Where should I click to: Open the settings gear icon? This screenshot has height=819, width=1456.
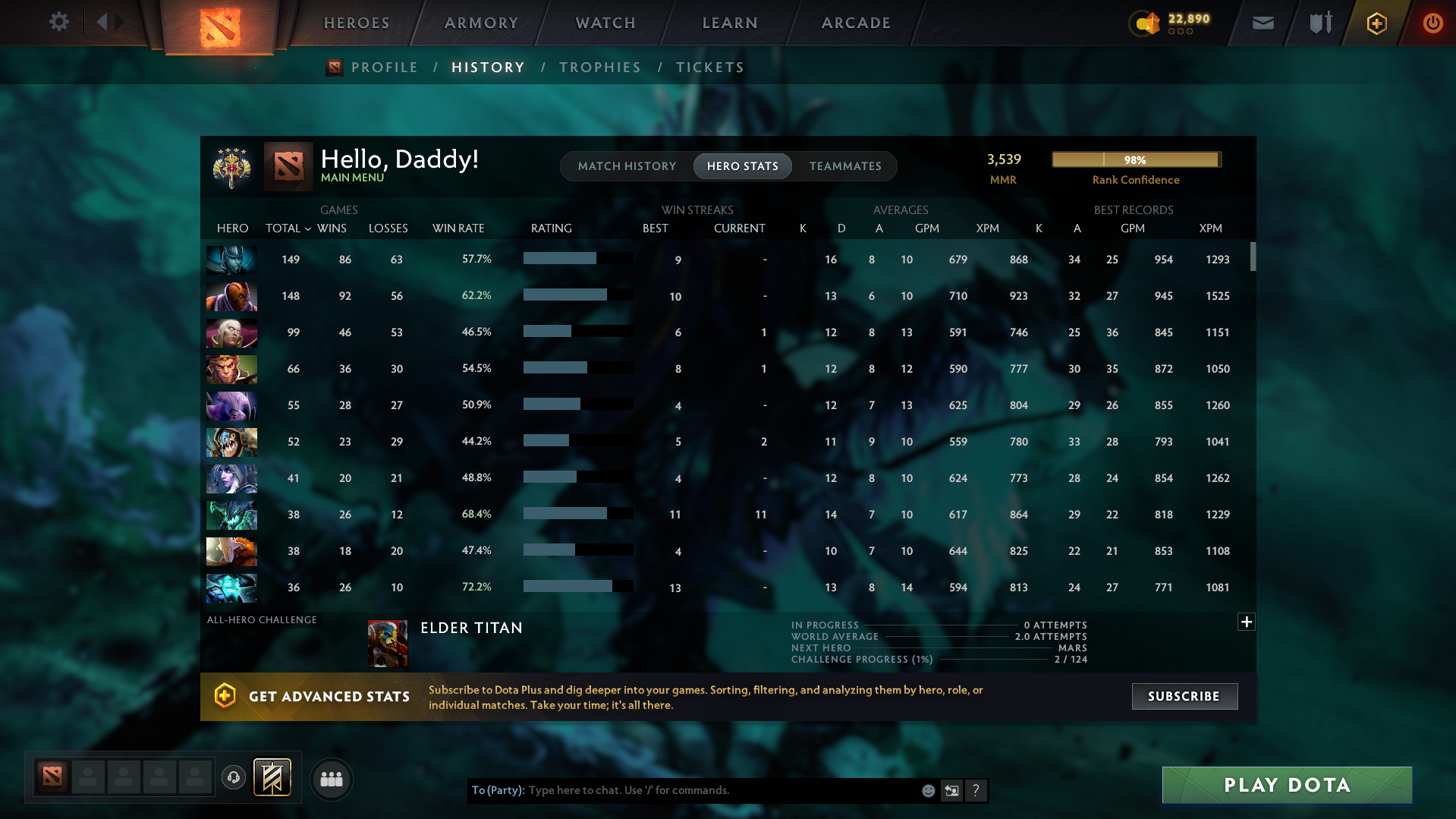pos(59,23)
